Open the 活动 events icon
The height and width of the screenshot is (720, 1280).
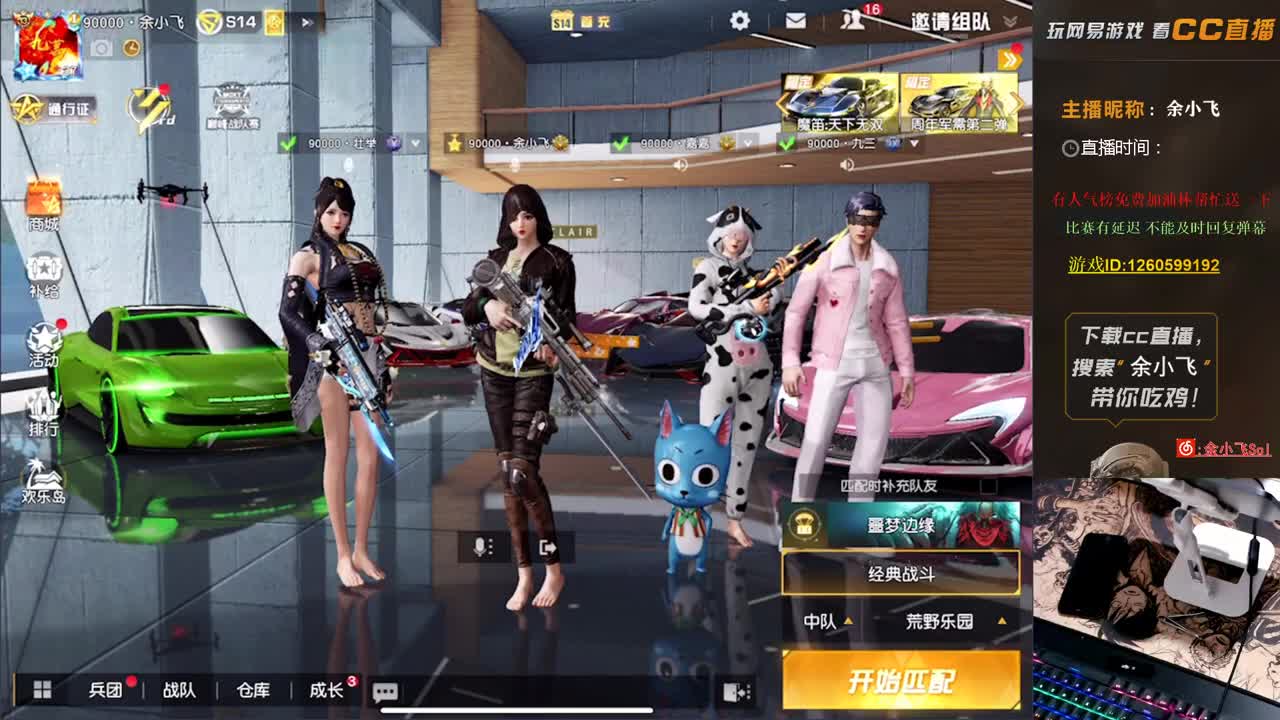tap(41, 340)
